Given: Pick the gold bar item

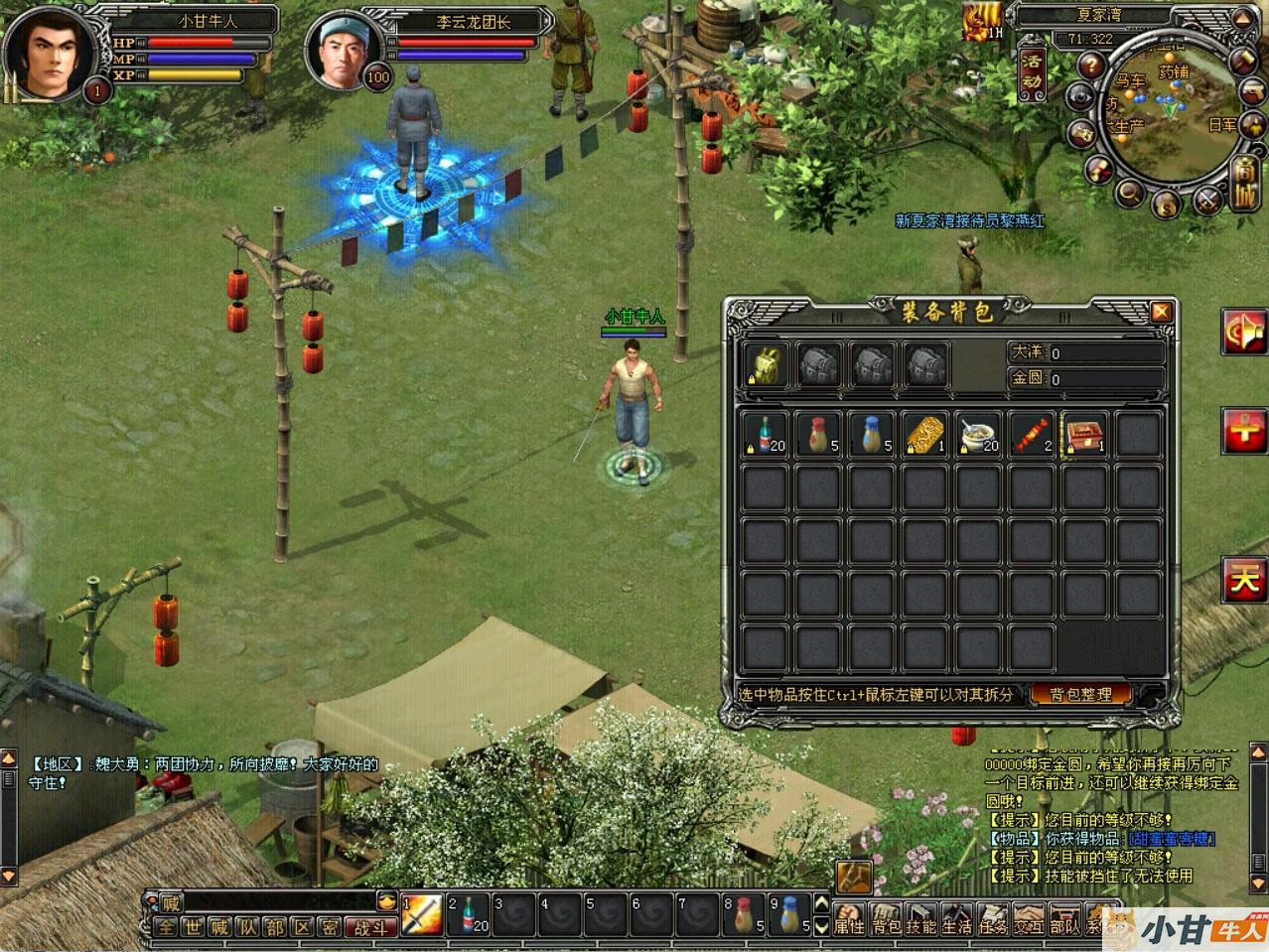Looking at the screenshot, I should click(x=925, y=435).
